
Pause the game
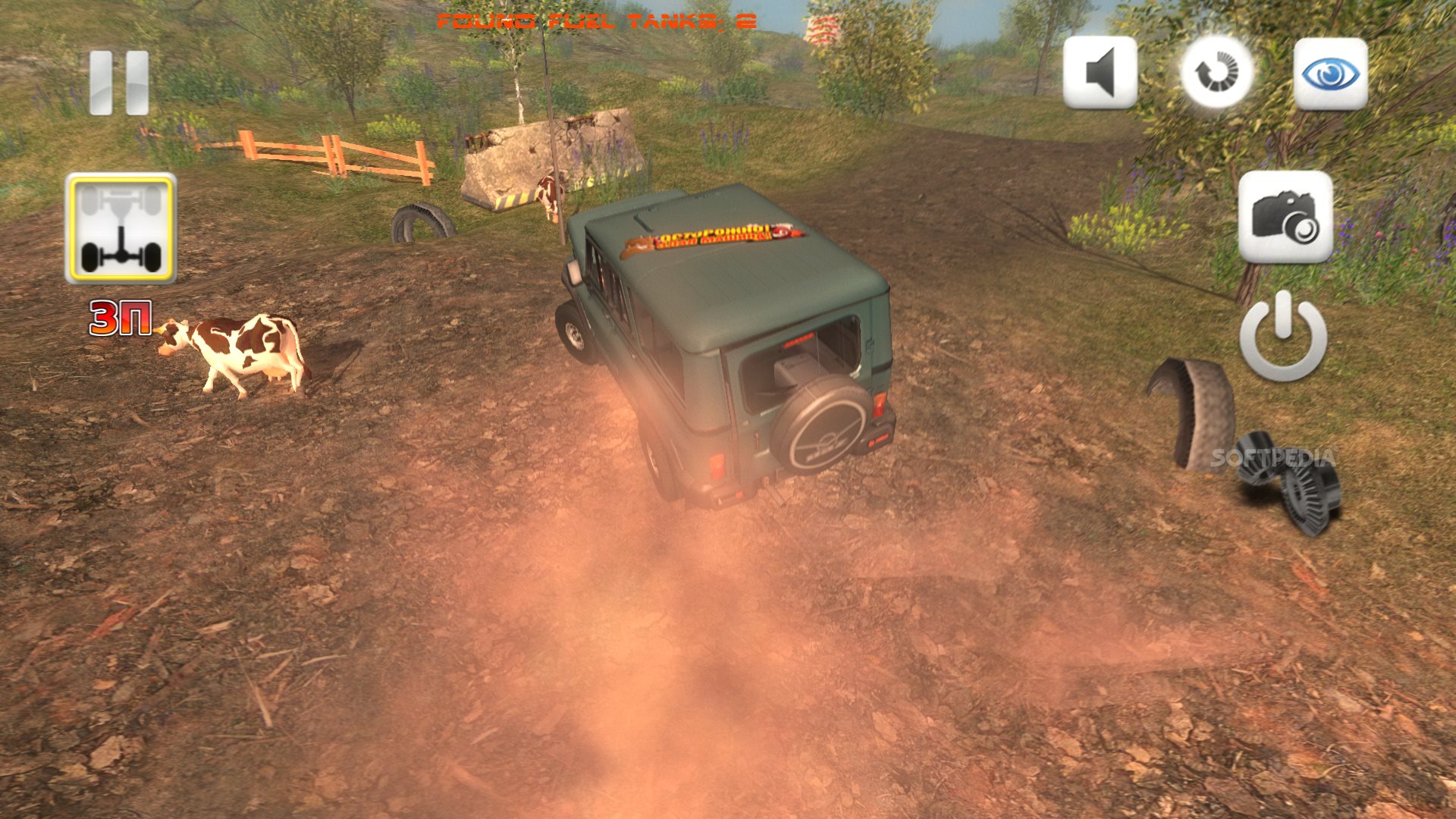click(x=119, y=83)
